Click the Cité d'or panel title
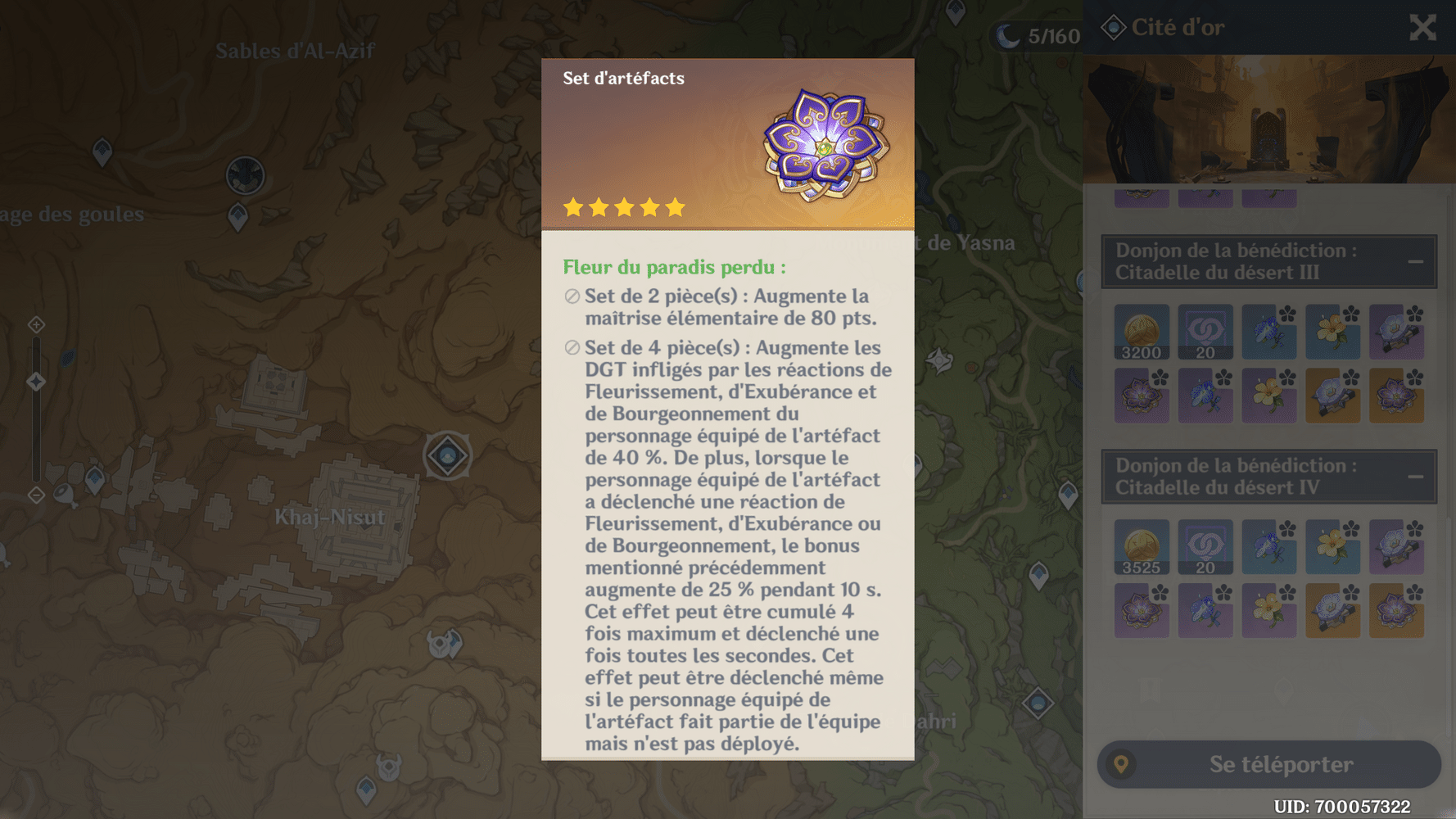This screenshot has height=819, width=1456. click(x=1178, y=27)
